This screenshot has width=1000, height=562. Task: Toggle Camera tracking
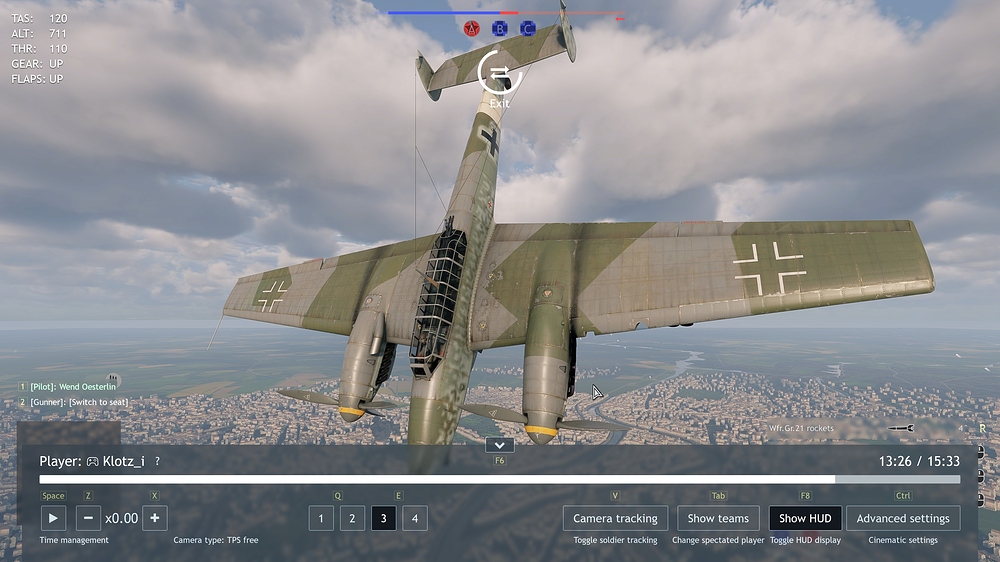tap(615, 518)
